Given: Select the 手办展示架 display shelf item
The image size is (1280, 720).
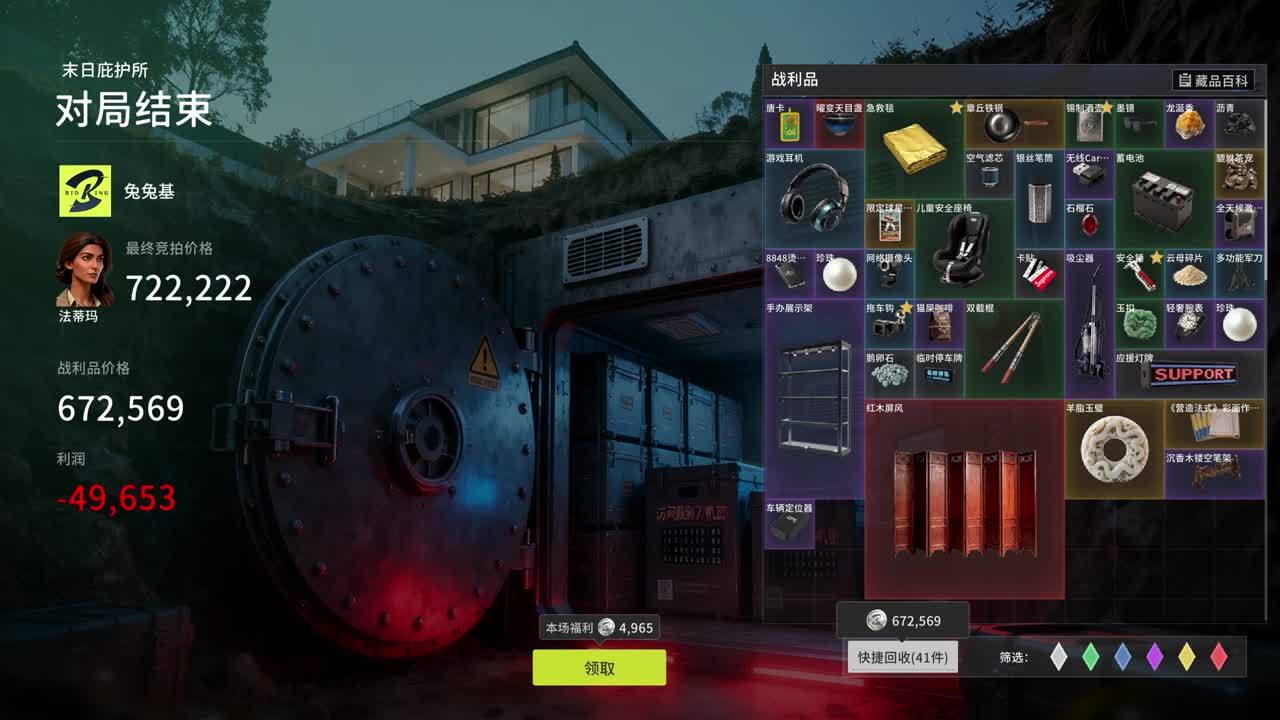Looking at the screenshot, I should tap(814, 398).
